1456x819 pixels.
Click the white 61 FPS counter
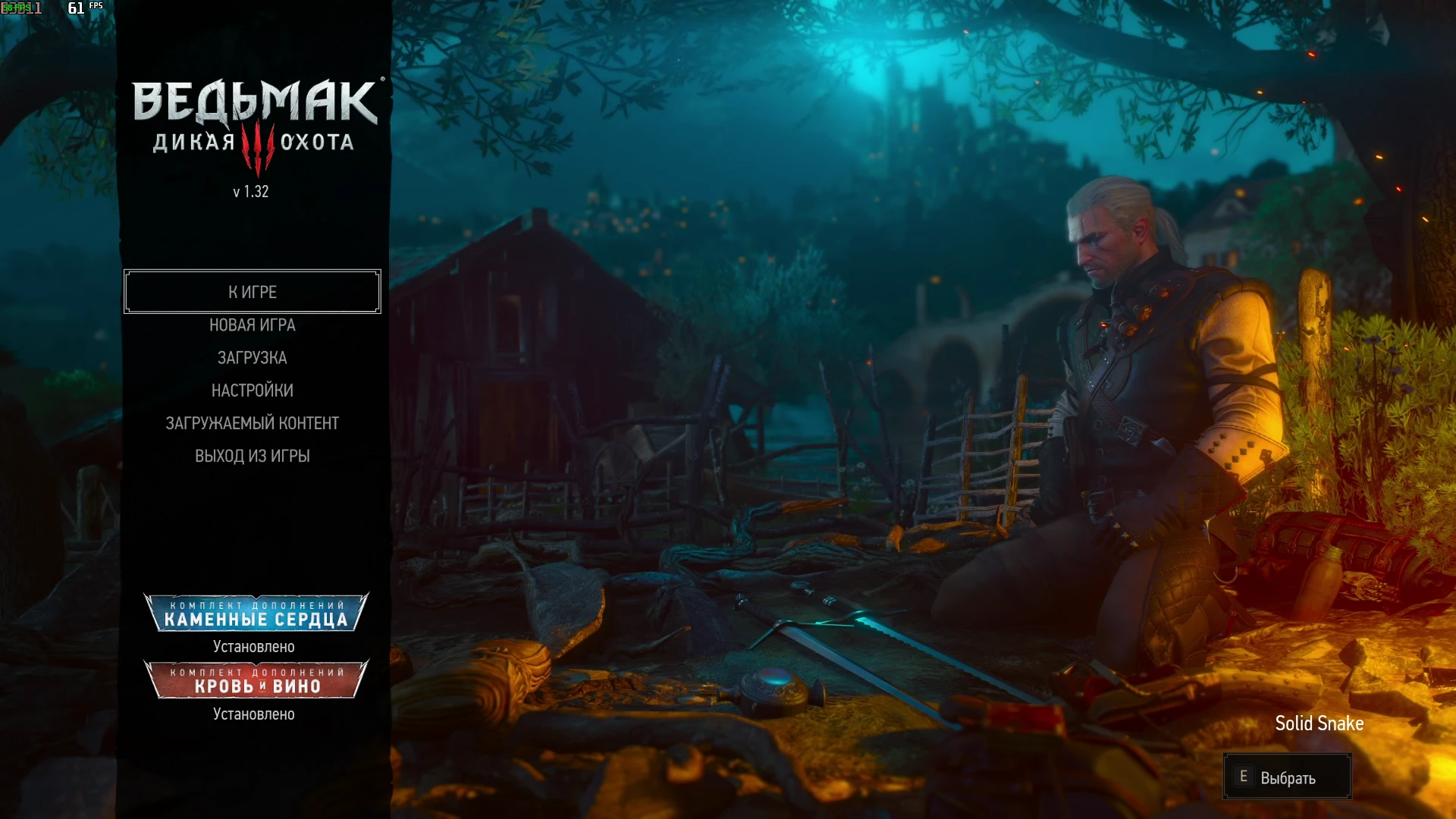[x=76, y=8]
